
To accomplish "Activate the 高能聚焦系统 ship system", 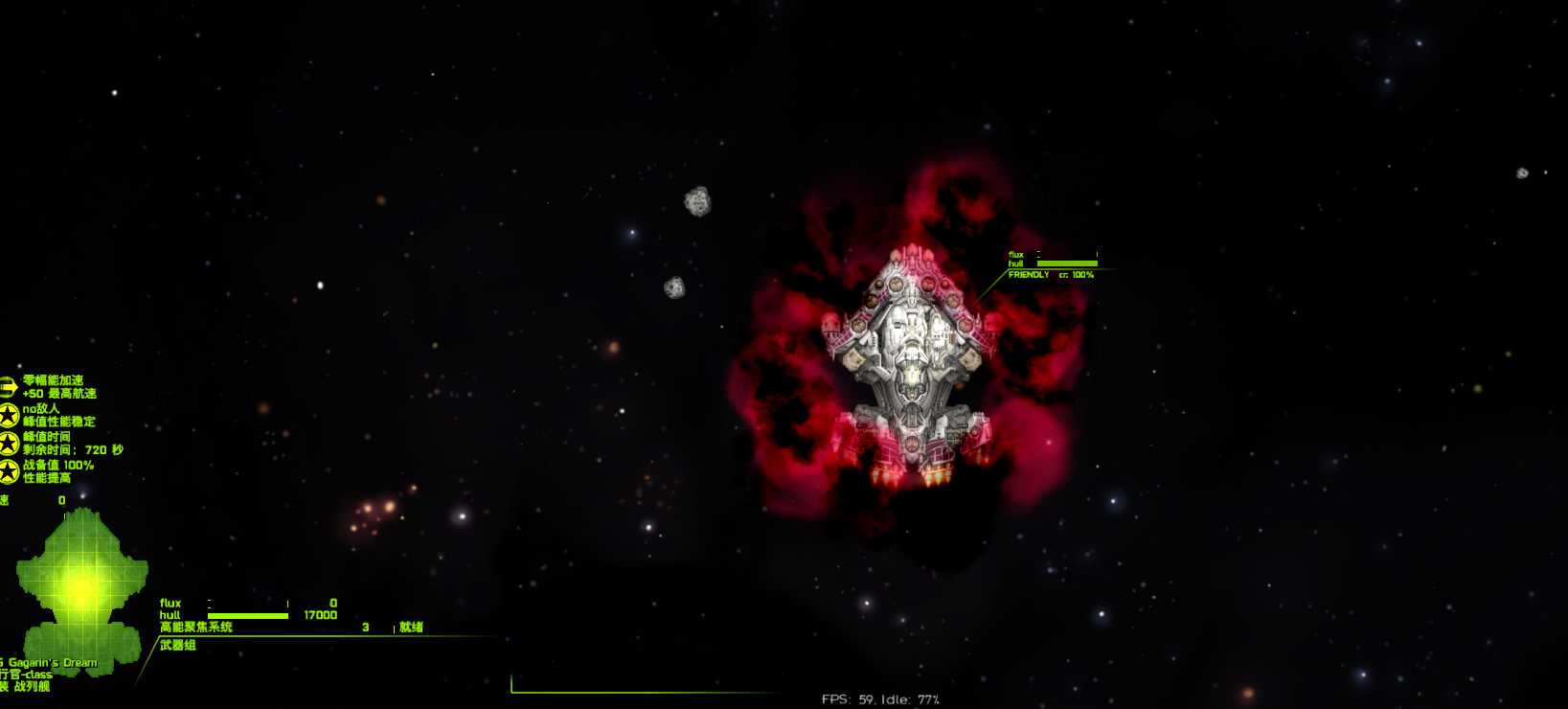I will coord(196,628).
